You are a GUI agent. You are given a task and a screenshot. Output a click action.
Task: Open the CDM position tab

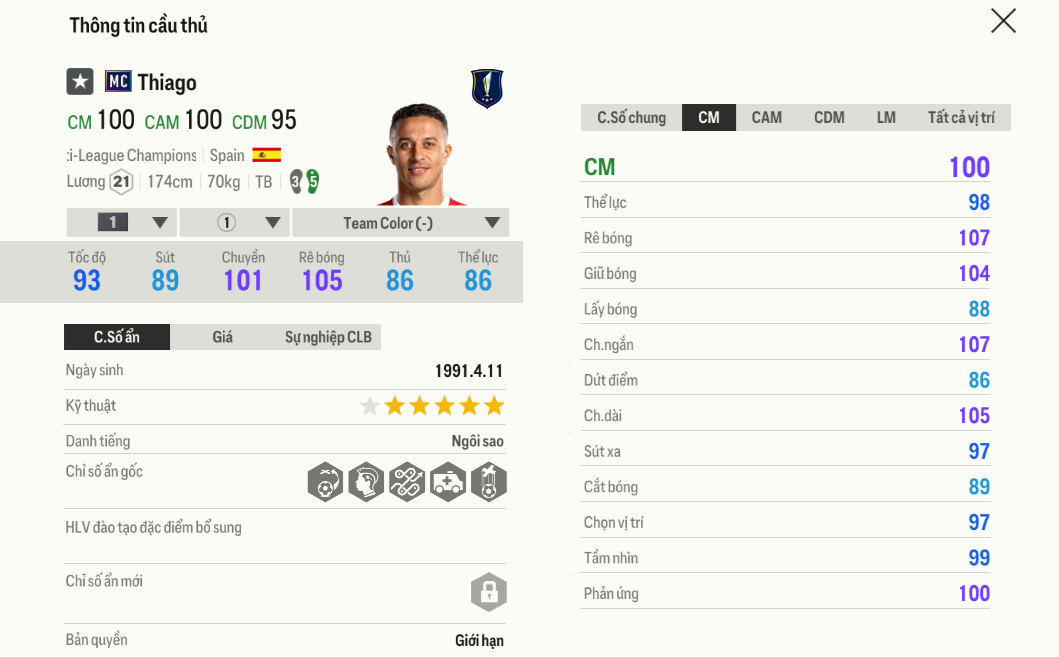click(x=829, y=118)
